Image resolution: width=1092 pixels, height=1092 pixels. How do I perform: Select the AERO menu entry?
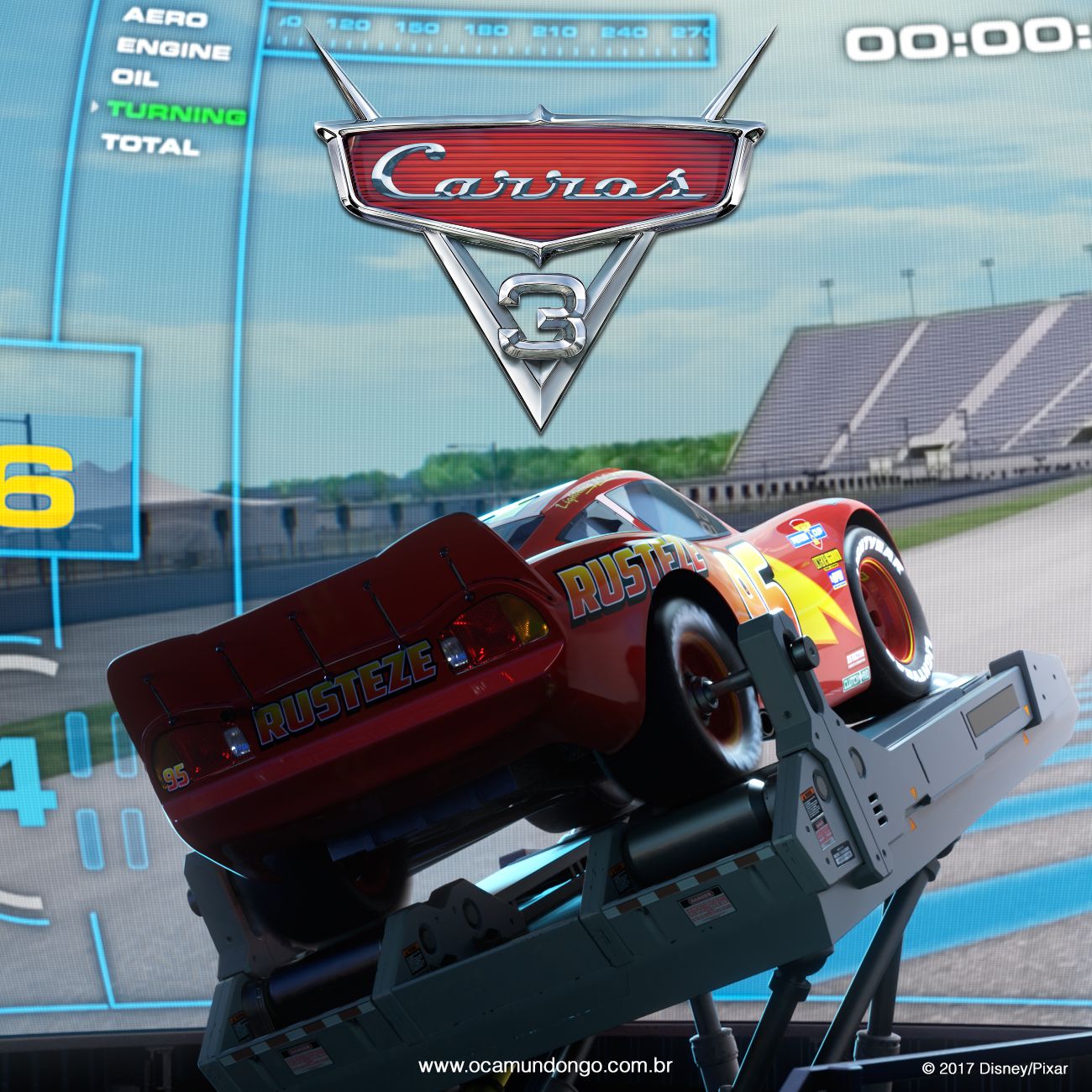(165, 18)
